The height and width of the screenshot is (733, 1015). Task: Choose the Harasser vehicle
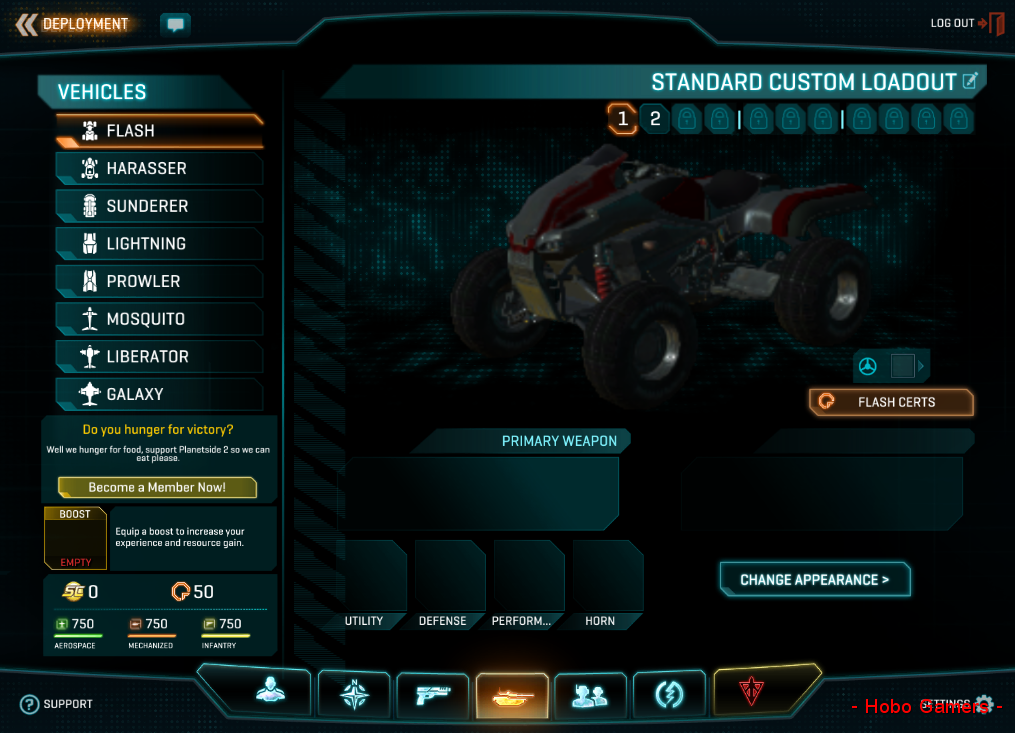[160, 168]
